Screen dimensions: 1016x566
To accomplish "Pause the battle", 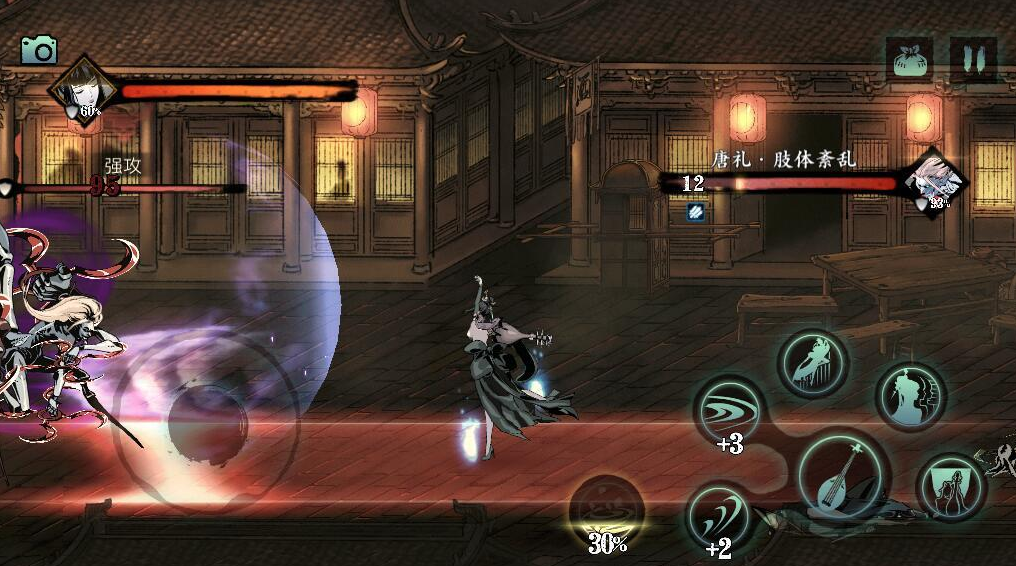I will pos(972,59).
